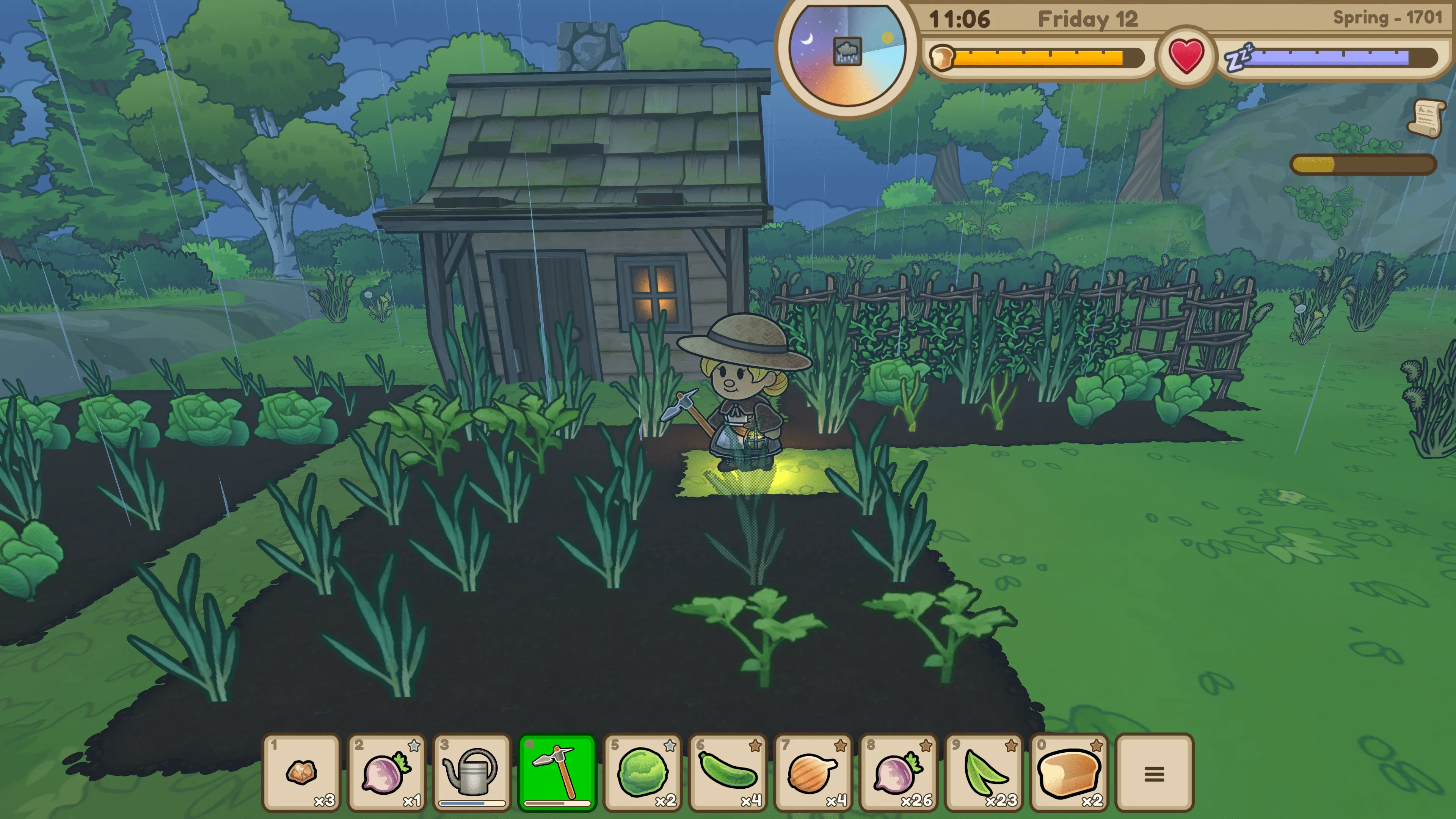Open the three-line inventory menu button
1456x819 pixels.
point(1154,773)
